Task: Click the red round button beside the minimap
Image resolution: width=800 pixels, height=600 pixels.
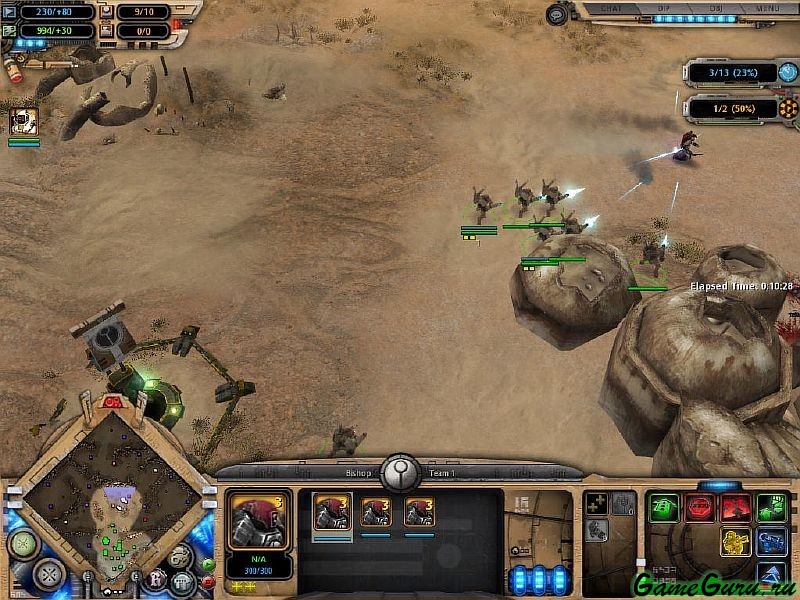Action: tap(208, 581)
